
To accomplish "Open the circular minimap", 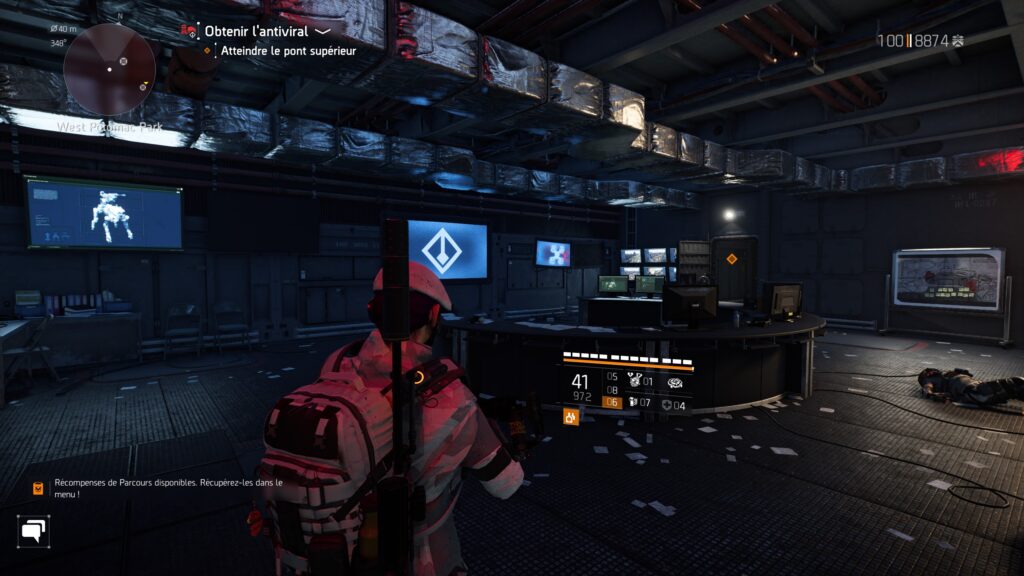I will click(109, 69).
